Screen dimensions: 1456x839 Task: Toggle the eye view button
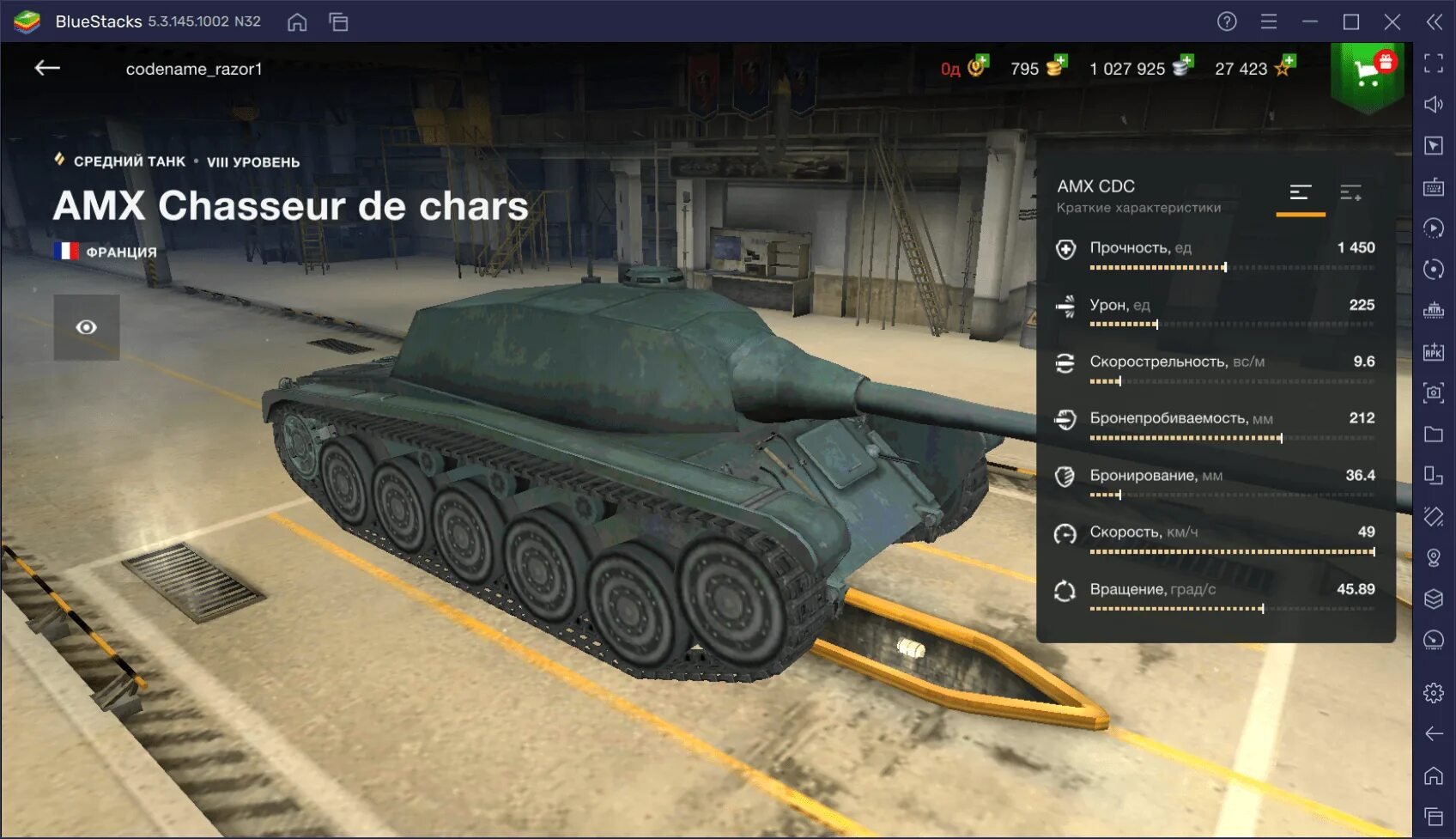(x=87, y=327)
